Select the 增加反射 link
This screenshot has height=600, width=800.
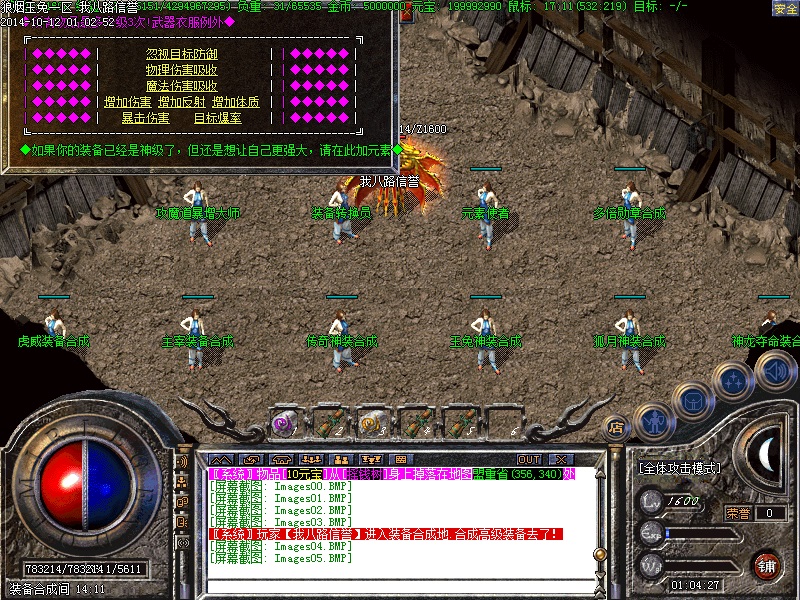tap(182, 102)
